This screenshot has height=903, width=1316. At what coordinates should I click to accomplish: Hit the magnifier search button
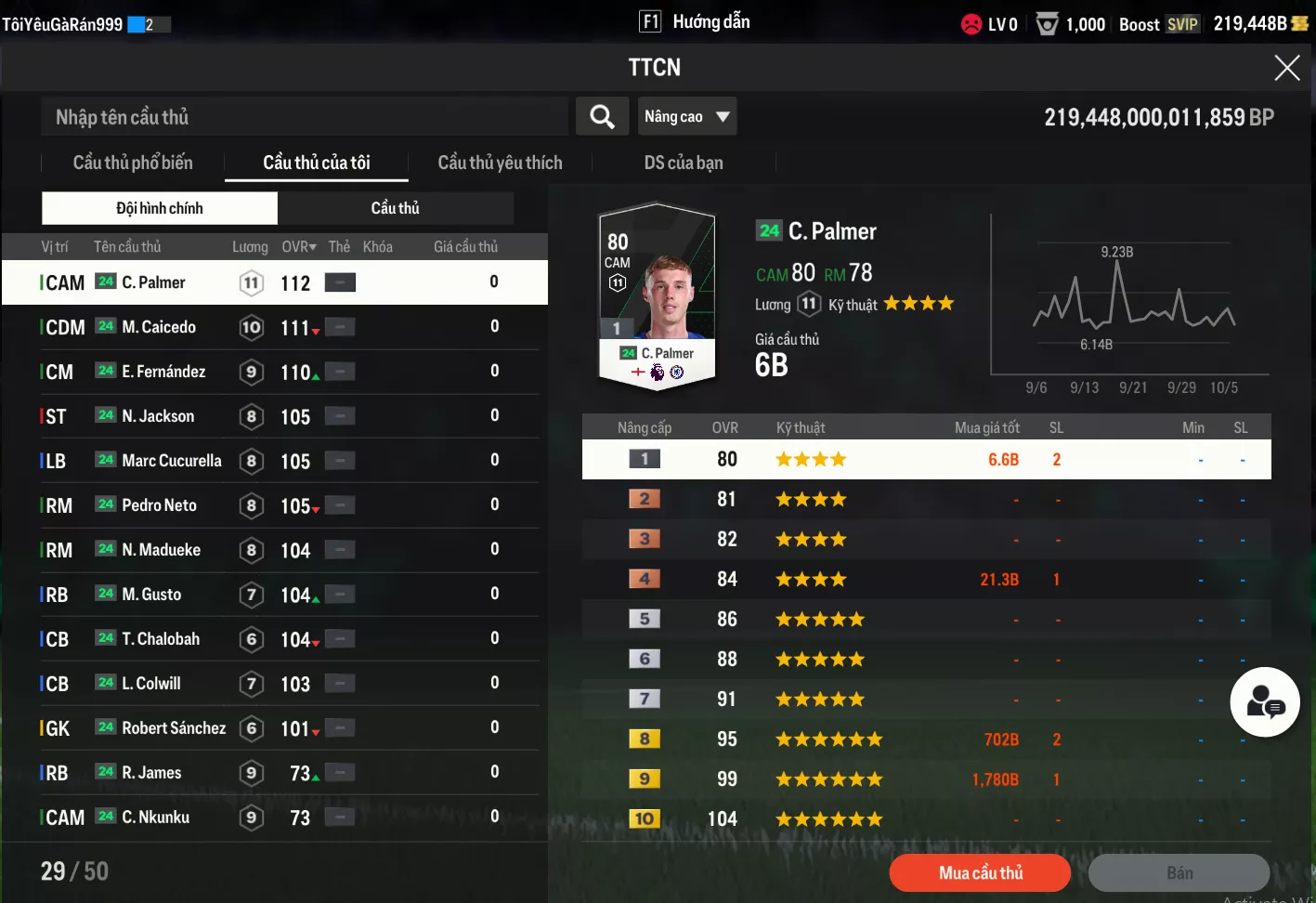(602, 117)
